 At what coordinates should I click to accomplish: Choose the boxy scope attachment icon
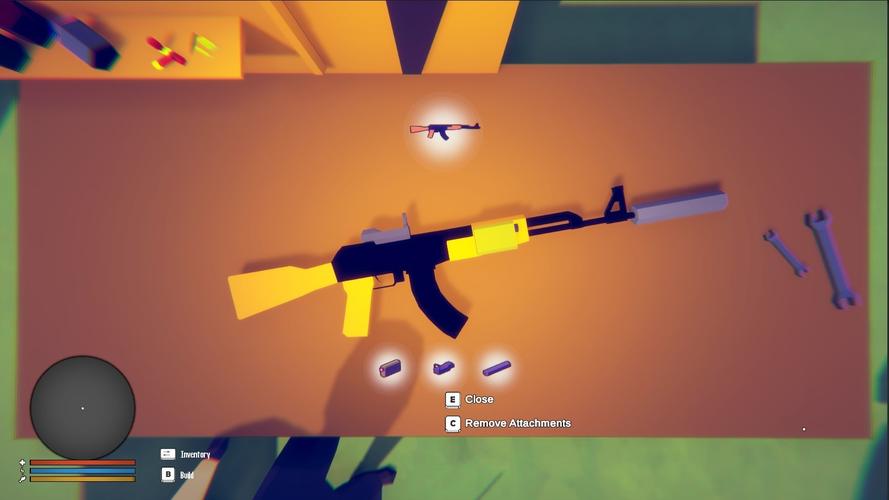[x=390, y=368]
